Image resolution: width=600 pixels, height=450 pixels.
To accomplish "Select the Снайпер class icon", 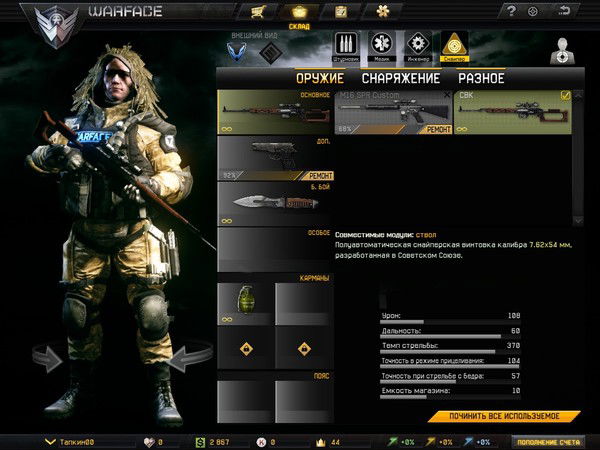I will coord(453,46).
